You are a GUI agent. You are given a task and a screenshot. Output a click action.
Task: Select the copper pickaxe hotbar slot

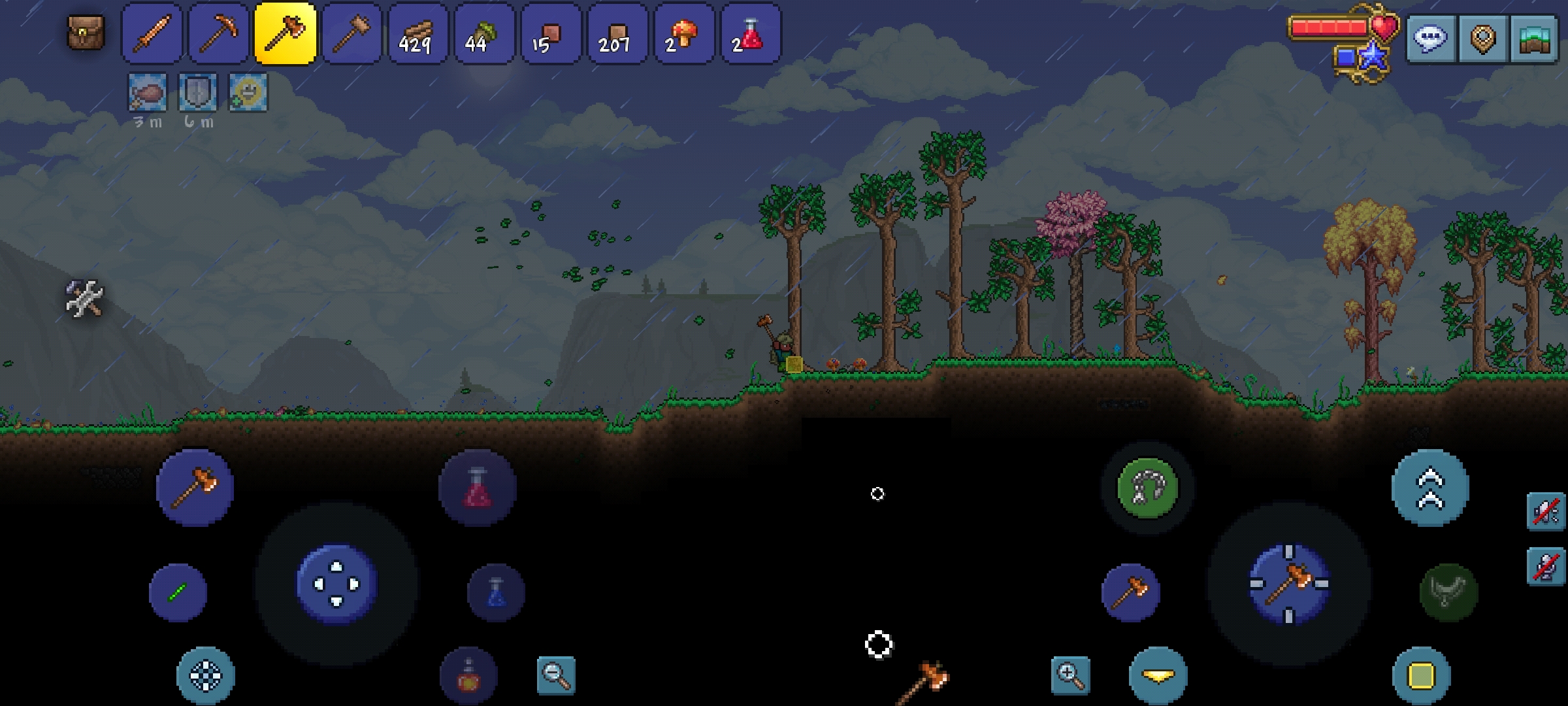pyautogui.click(x=219, y=34)
